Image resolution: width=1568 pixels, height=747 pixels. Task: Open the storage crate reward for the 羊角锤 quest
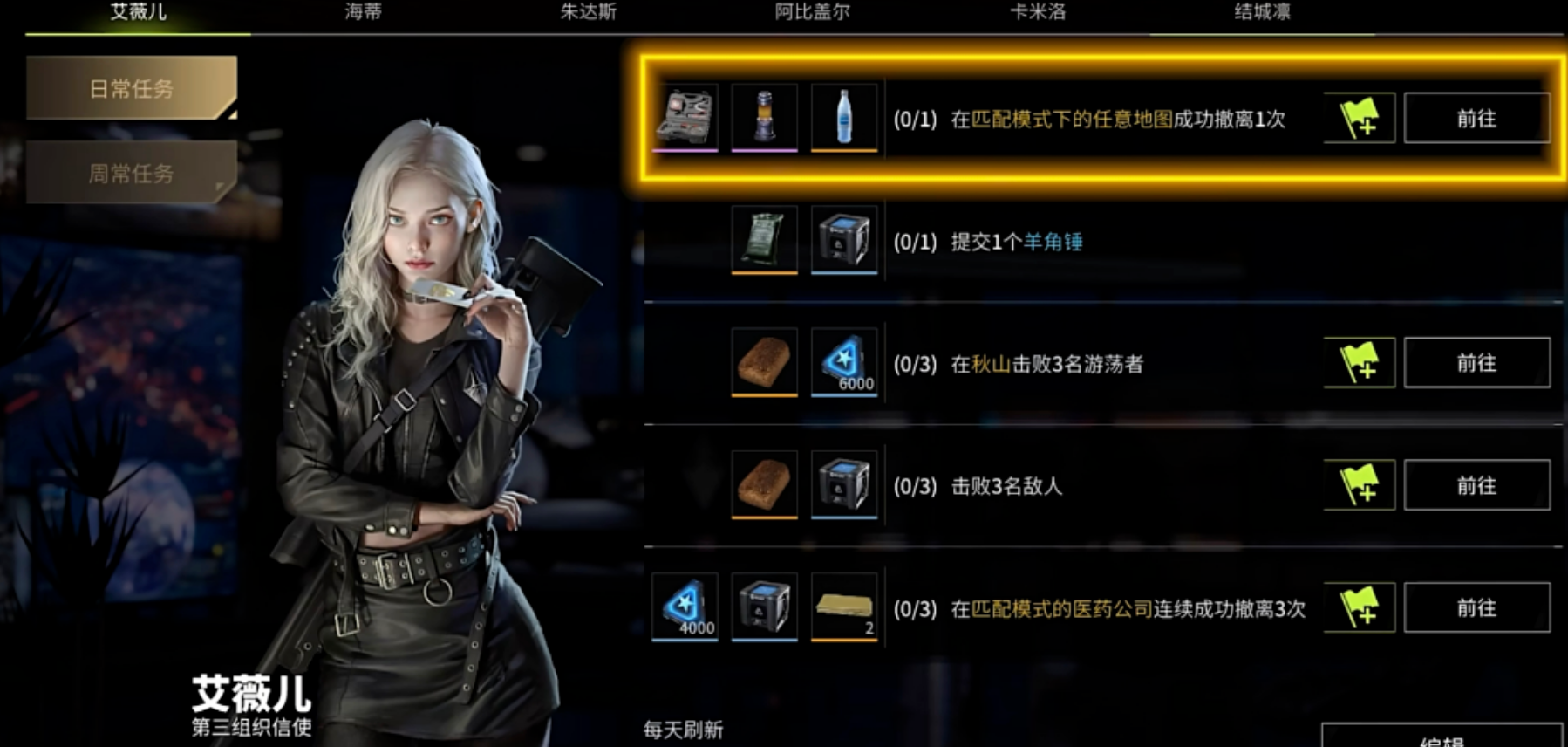pyautogui.click(x=843, y=242)
